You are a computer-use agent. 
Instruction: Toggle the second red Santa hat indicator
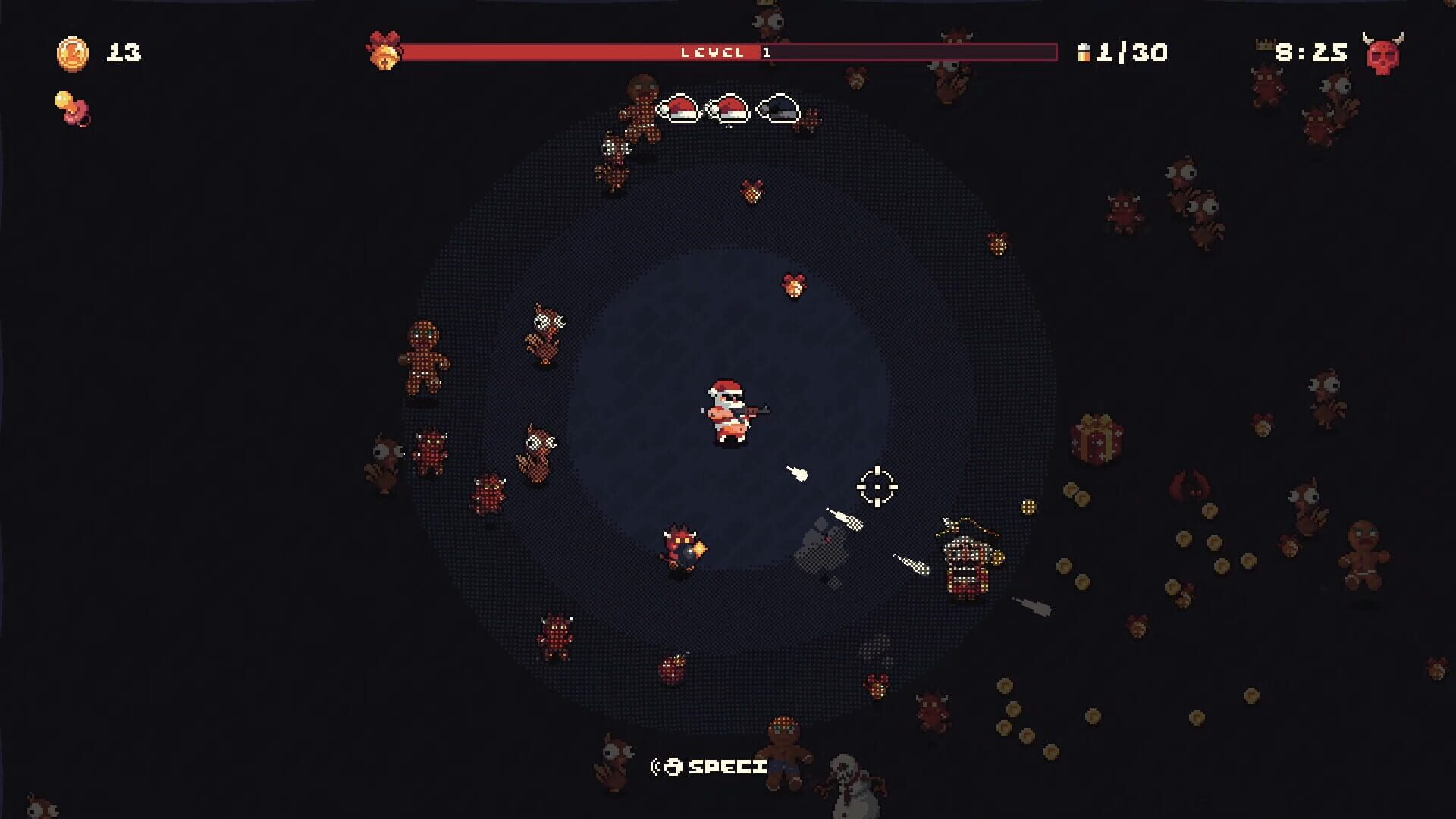[x=726, y=109]
